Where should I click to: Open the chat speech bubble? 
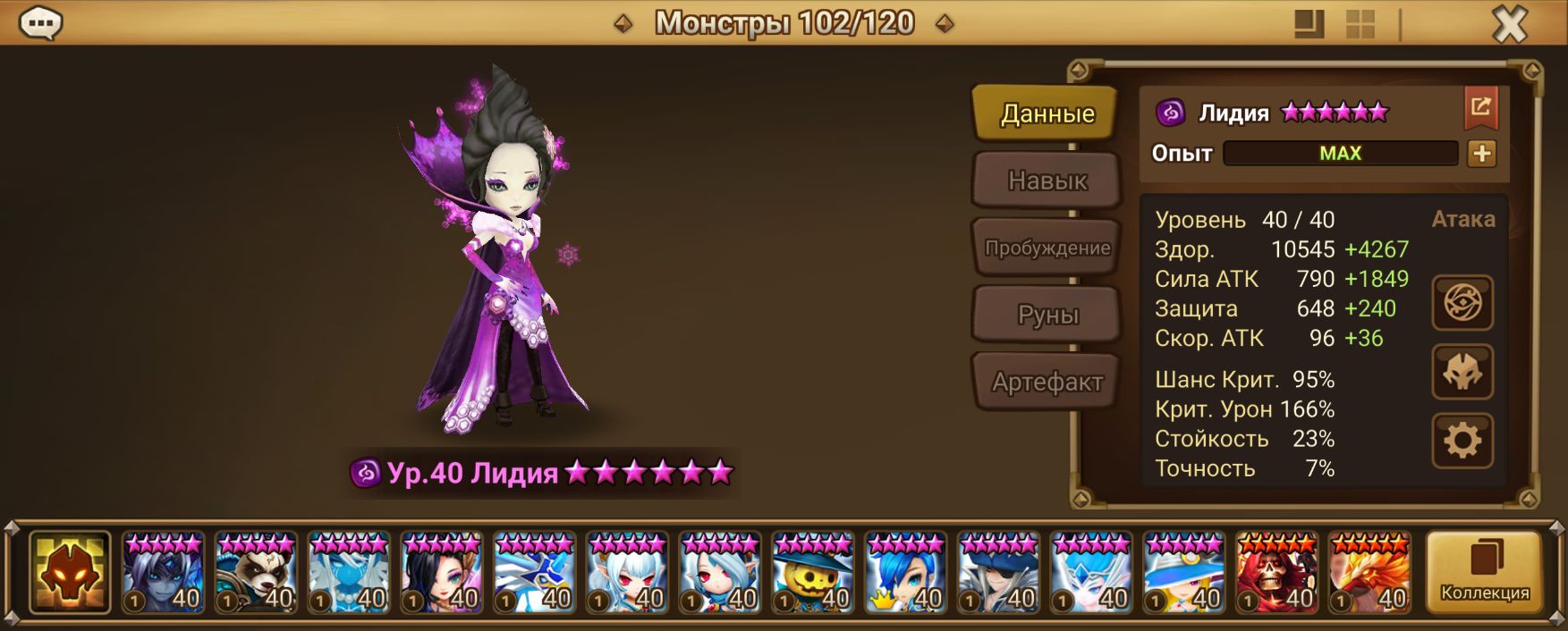coord(40,23)
